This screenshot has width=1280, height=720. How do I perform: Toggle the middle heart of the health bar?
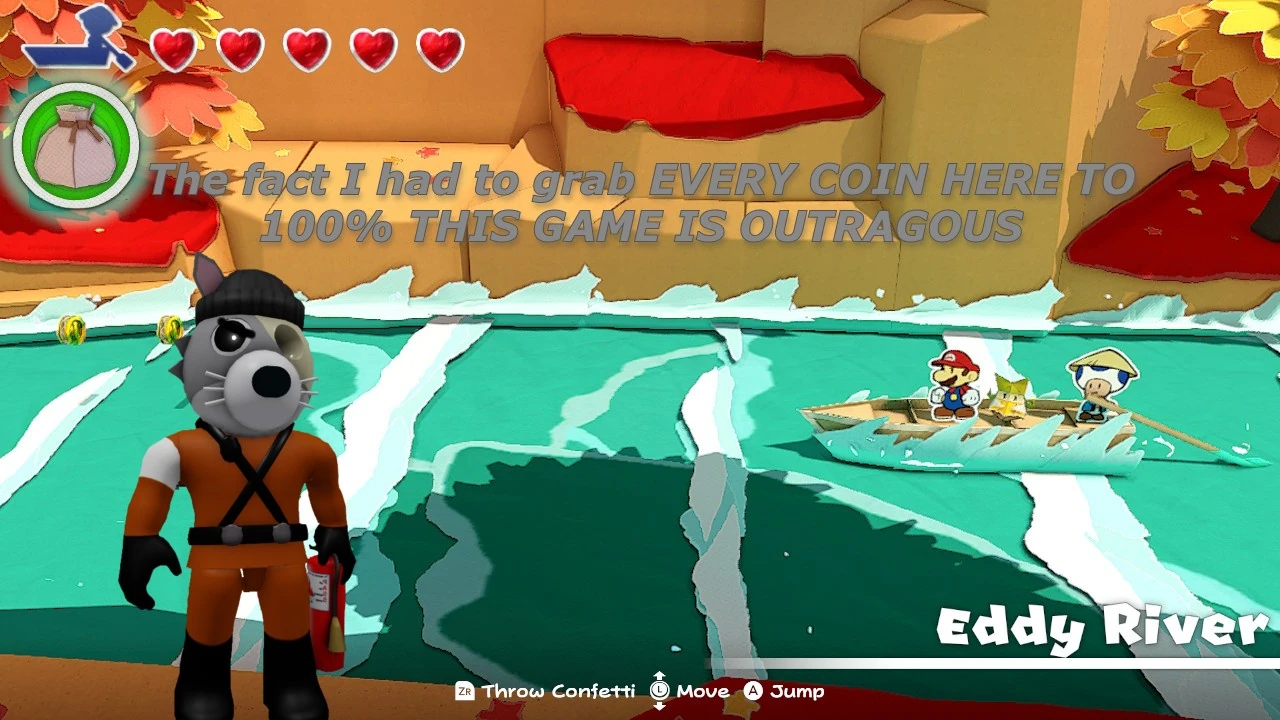click(308, 45)
